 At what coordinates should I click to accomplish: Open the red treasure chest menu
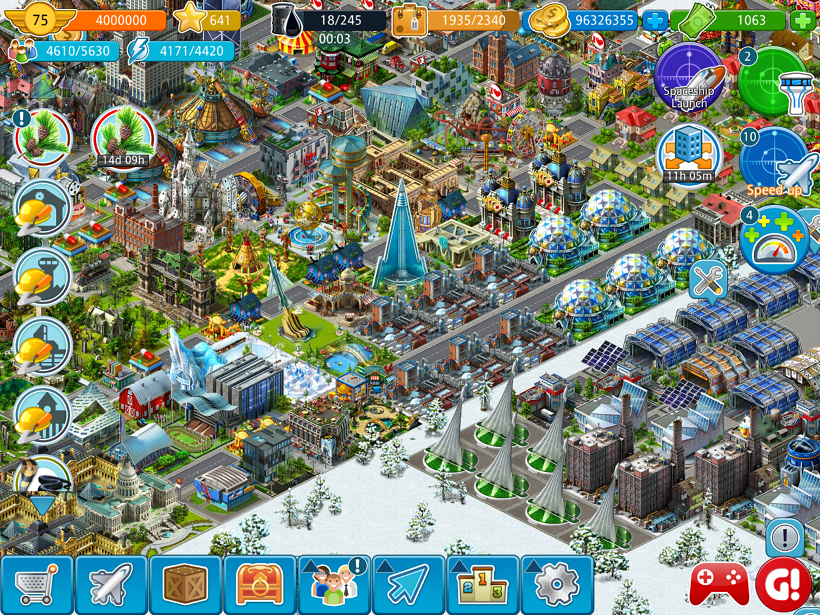pyautogui.click(x=259, y=584)
